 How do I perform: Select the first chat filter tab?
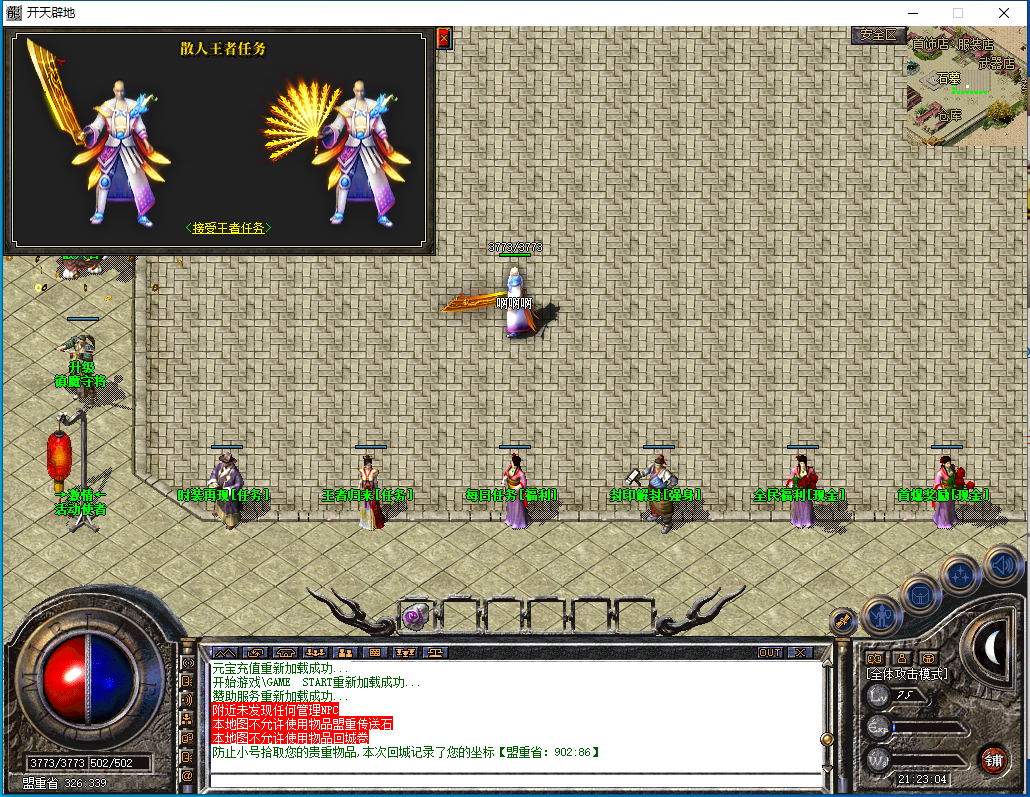point(225,652)
